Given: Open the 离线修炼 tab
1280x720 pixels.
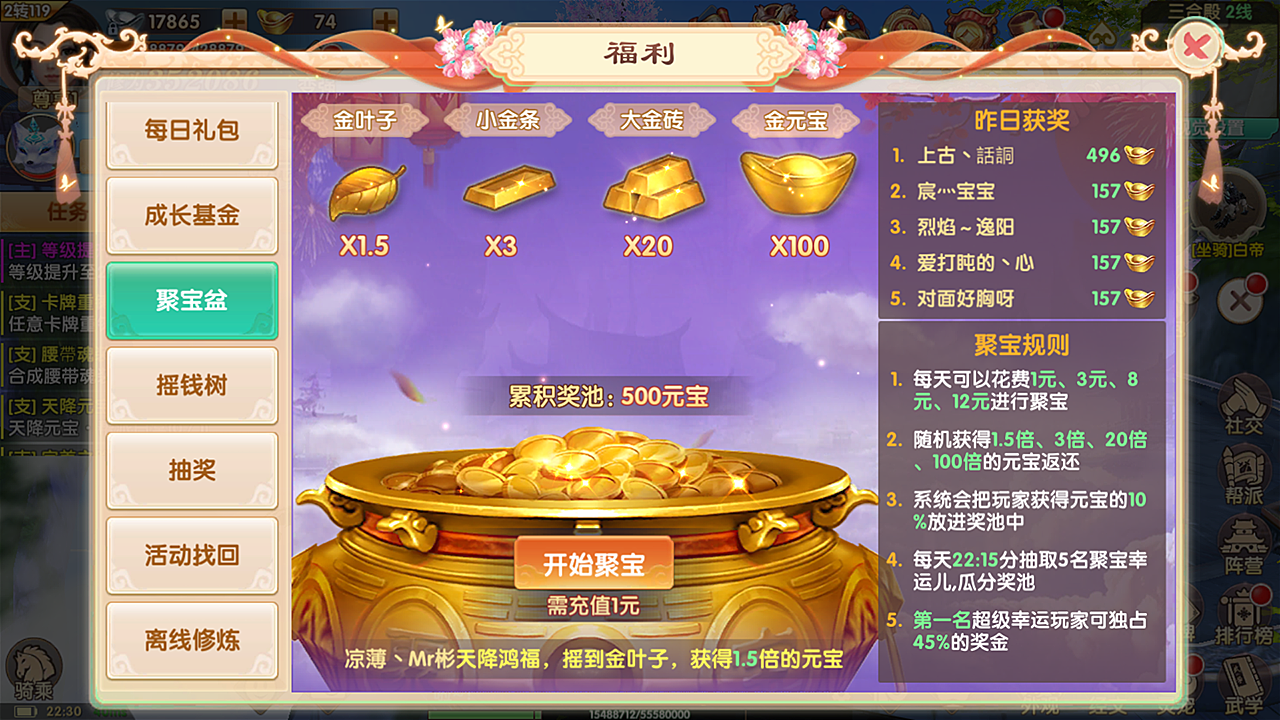Looking at the screenshot, I should 191,640.
